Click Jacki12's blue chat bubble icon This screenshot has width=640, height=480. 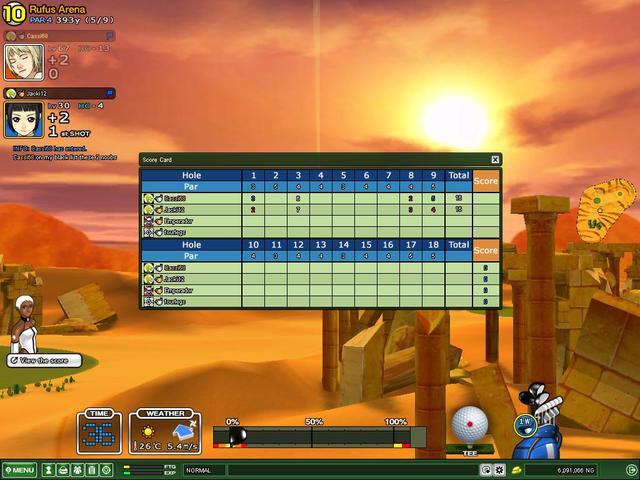110,93
